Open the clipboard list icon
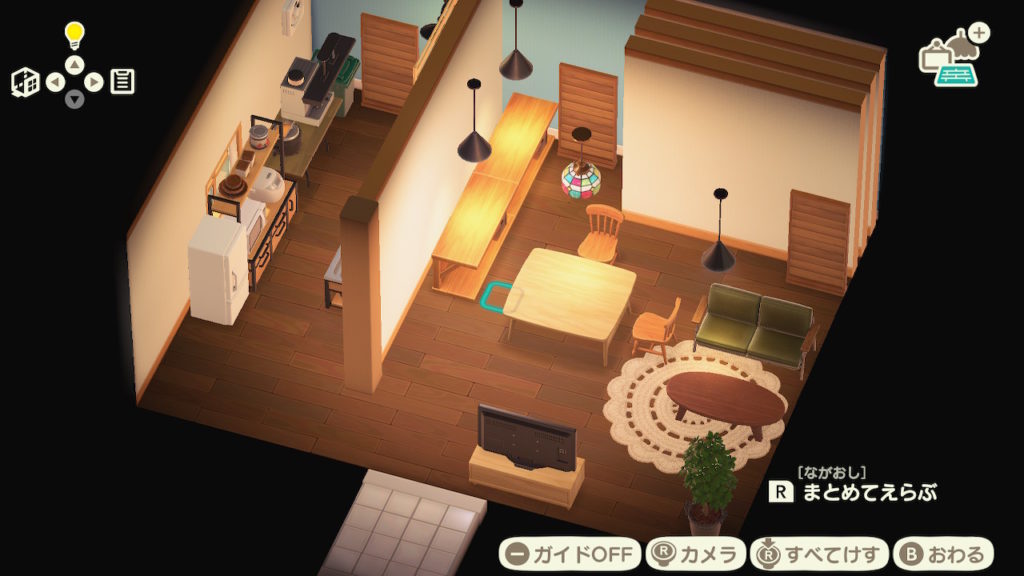Viewport: 1024px width, 576px height. click(x=123, y=82)
